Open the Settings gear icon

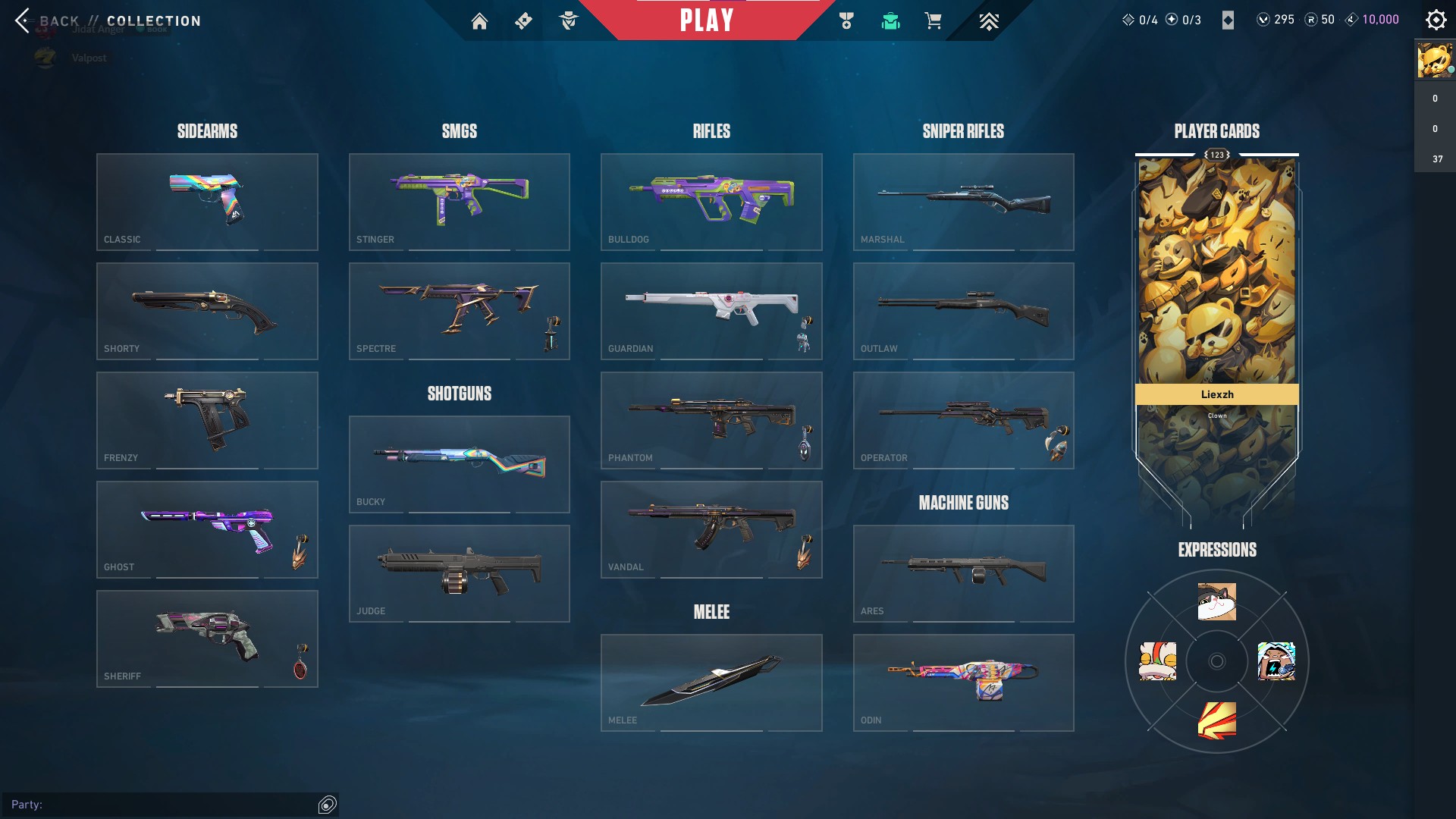click(1436, 20)
